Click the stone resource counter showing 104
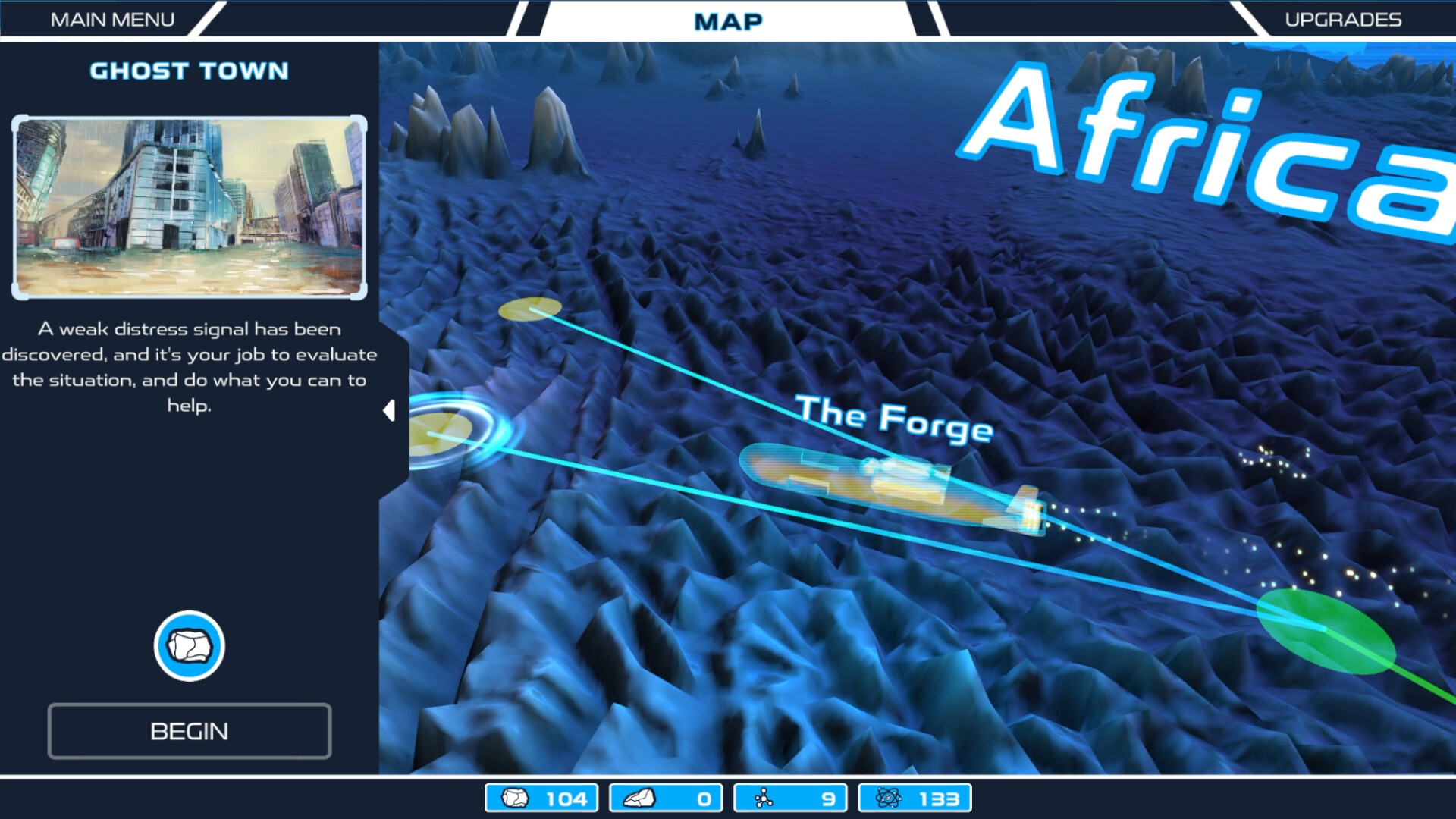The width and height of the screenshot is (1456, 819). click(x=541, y=797)
